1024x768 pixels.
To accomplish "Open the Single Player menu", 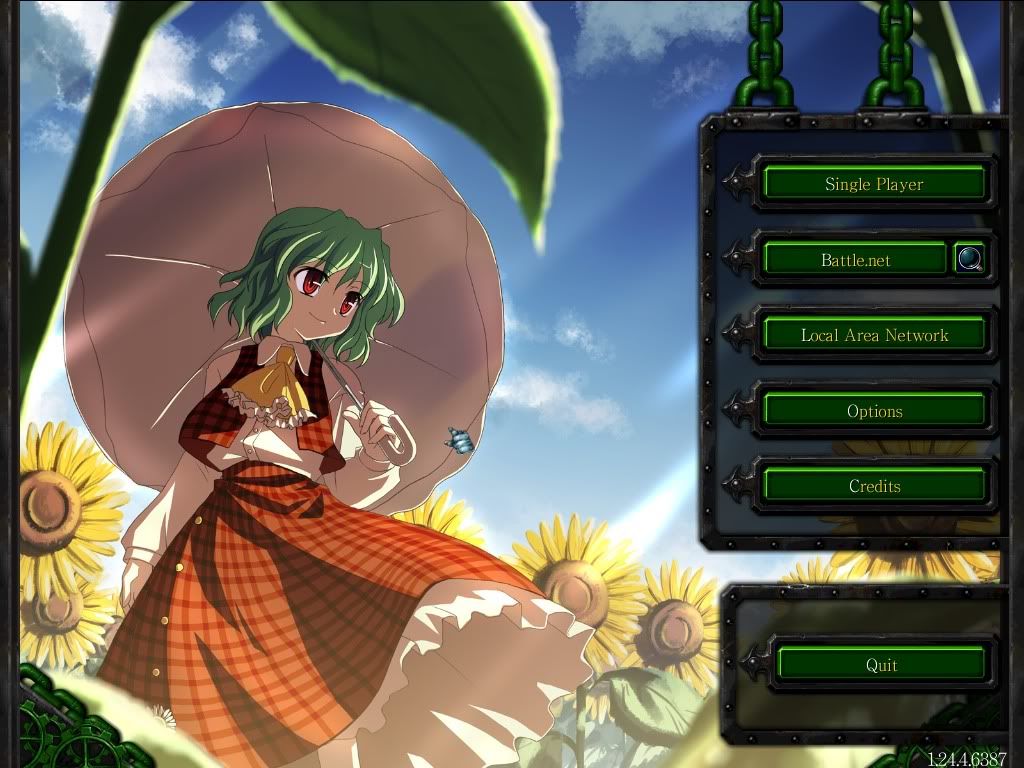I will point(874,184).
